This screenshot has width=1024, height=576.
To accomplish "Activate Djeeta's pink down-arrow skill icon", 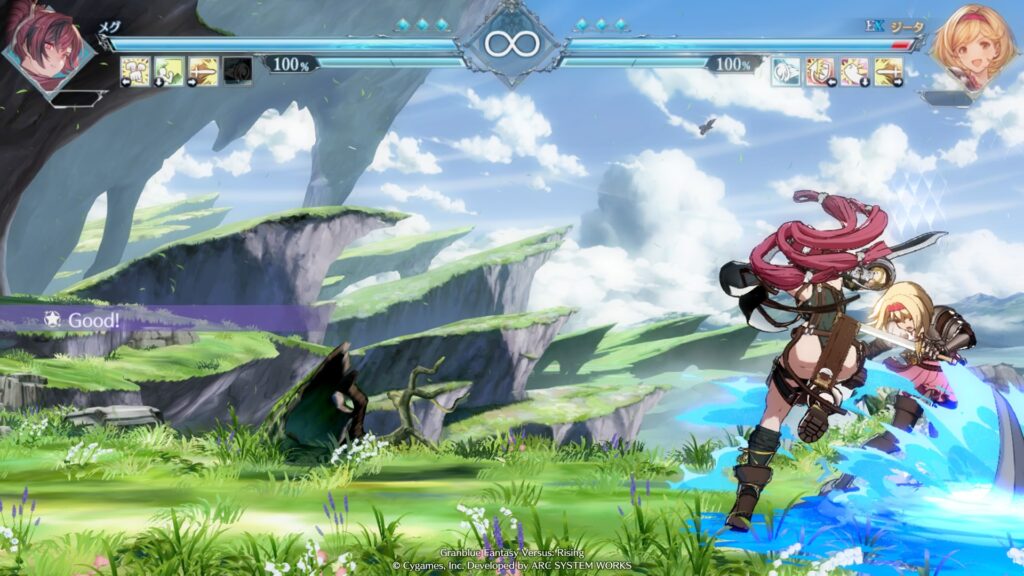I will [854, 71].
